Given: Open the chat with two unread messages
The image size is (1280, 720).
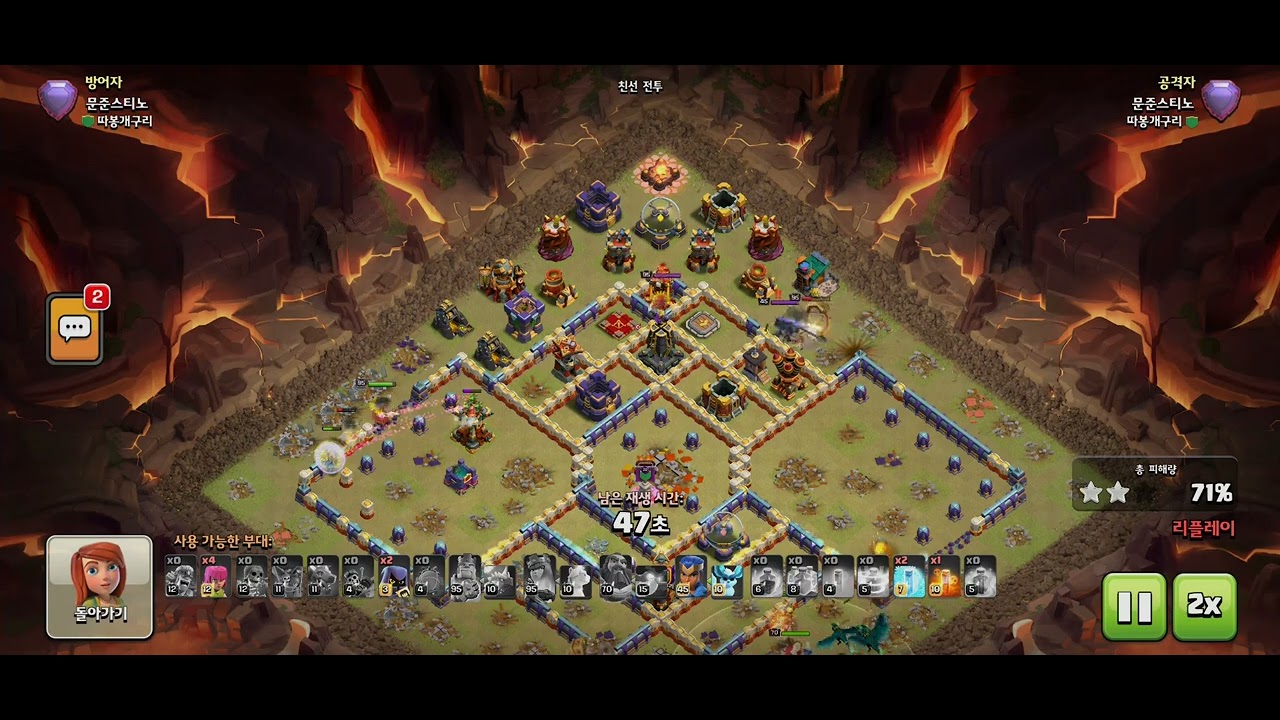Looking at the screenshot, I should (75, 327).
